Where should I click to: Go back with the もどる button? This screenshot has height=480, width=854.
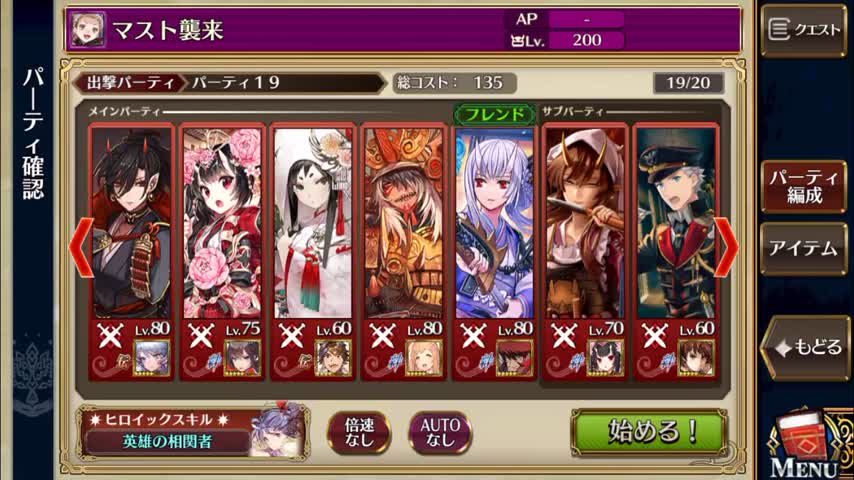click(x=806, y=348)
